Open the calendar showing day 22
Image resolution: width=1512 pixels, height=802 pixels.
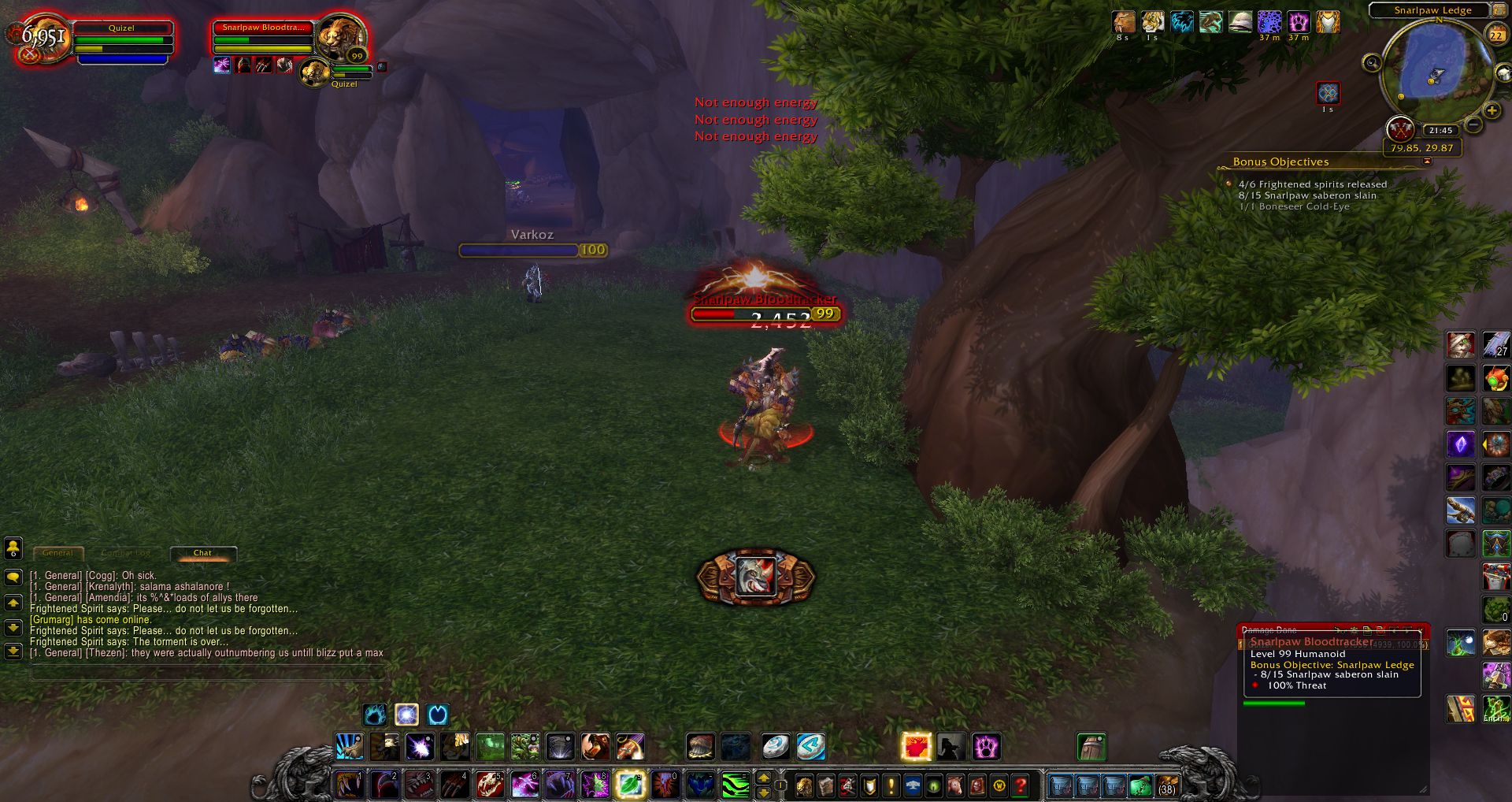click(1495, 35)
